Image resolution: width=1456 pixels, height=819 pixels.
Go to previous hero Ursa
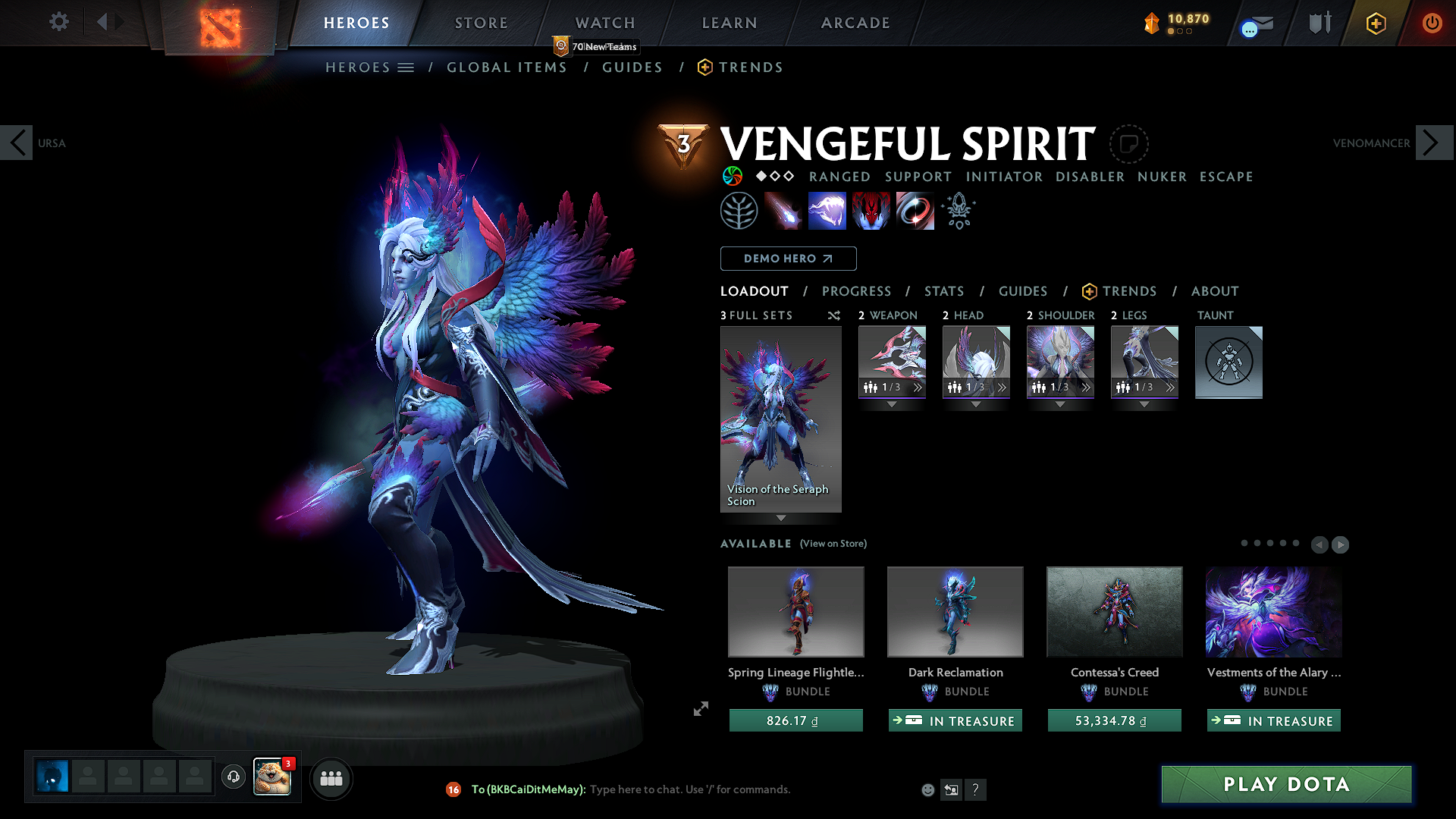pyautogui.click(x=17, y=143)
